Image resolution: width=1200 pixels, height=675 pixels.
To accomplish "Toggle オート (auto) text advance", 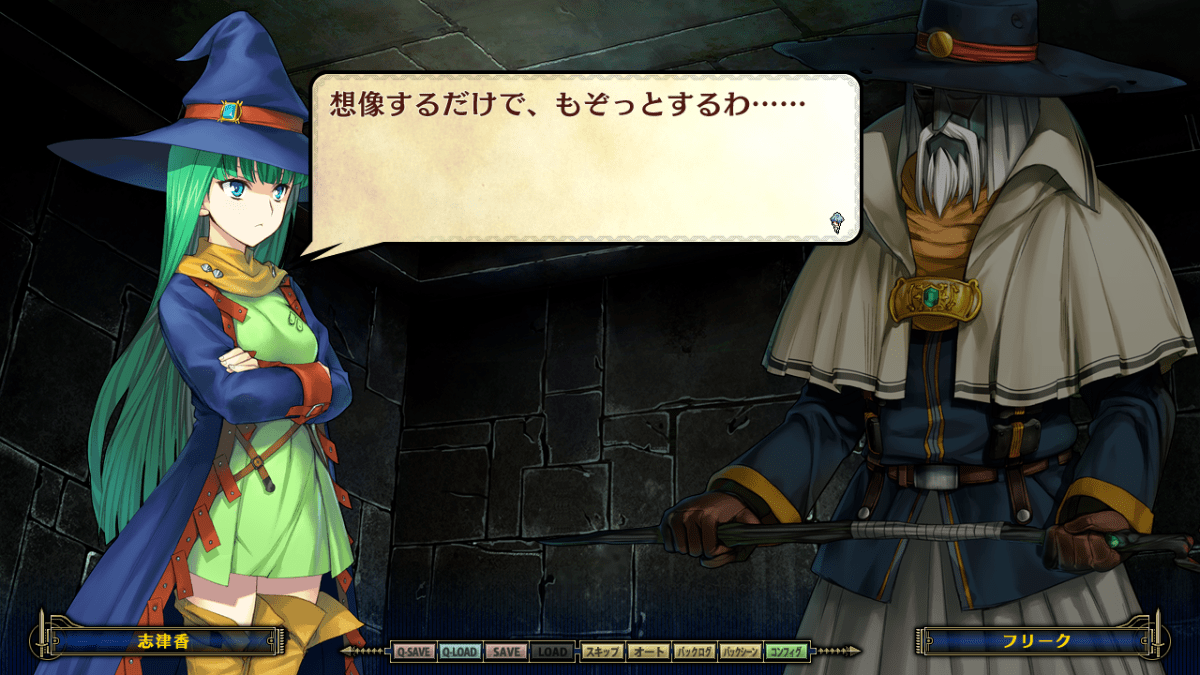I will point(648,652).
